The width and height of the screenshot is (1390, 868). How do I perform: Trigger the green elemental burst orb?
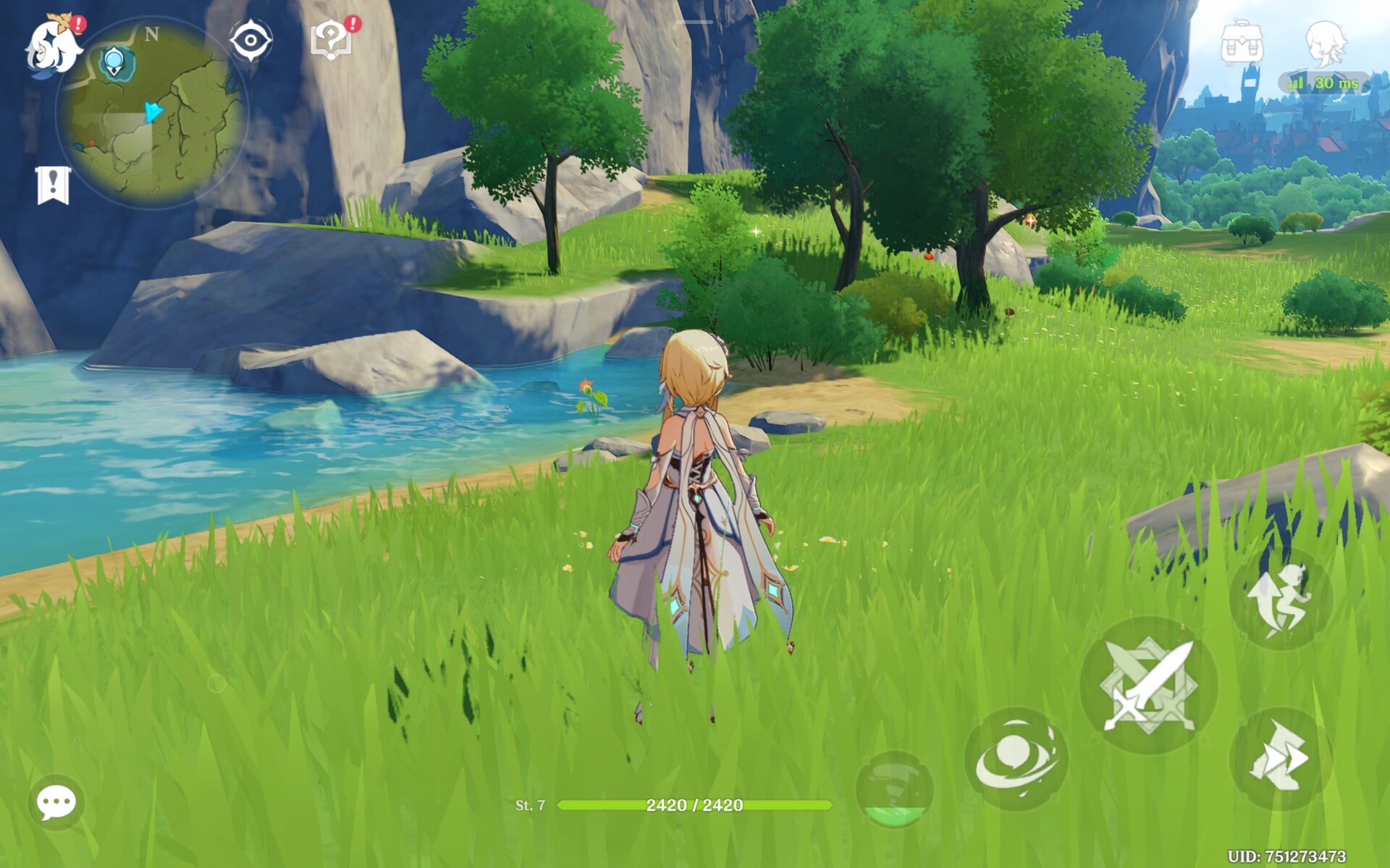pyautogui.click(x=895, y=789)
